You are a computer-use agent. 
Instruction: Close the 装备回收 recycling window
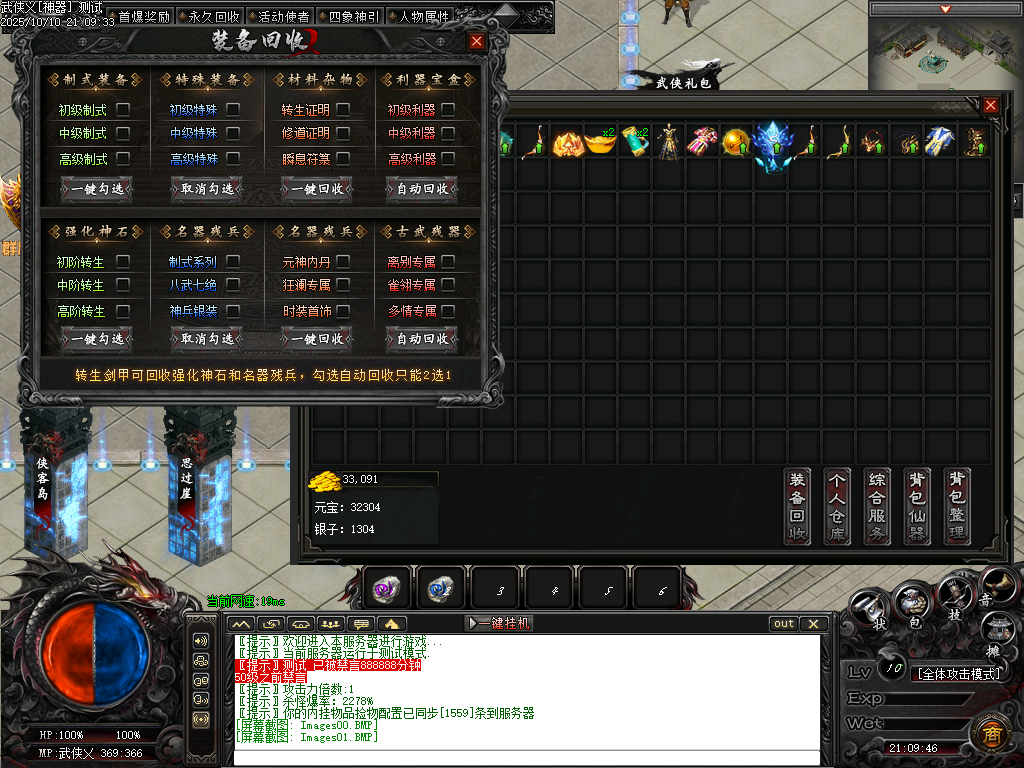(x=477, y=41)
